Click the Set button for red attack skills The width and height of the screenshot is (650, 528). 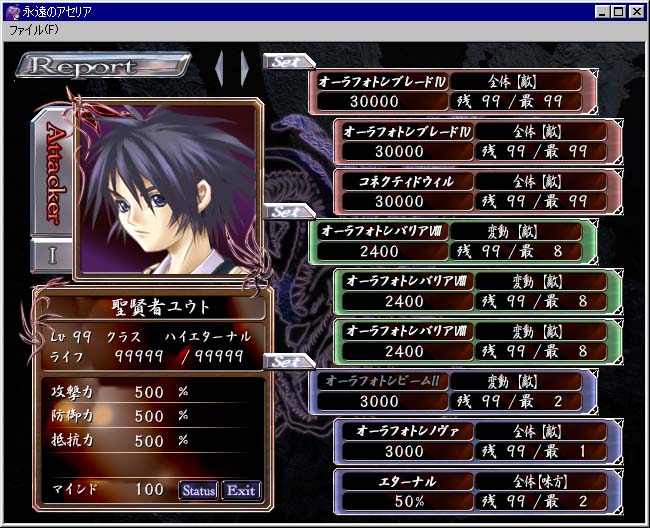point(286,61)
